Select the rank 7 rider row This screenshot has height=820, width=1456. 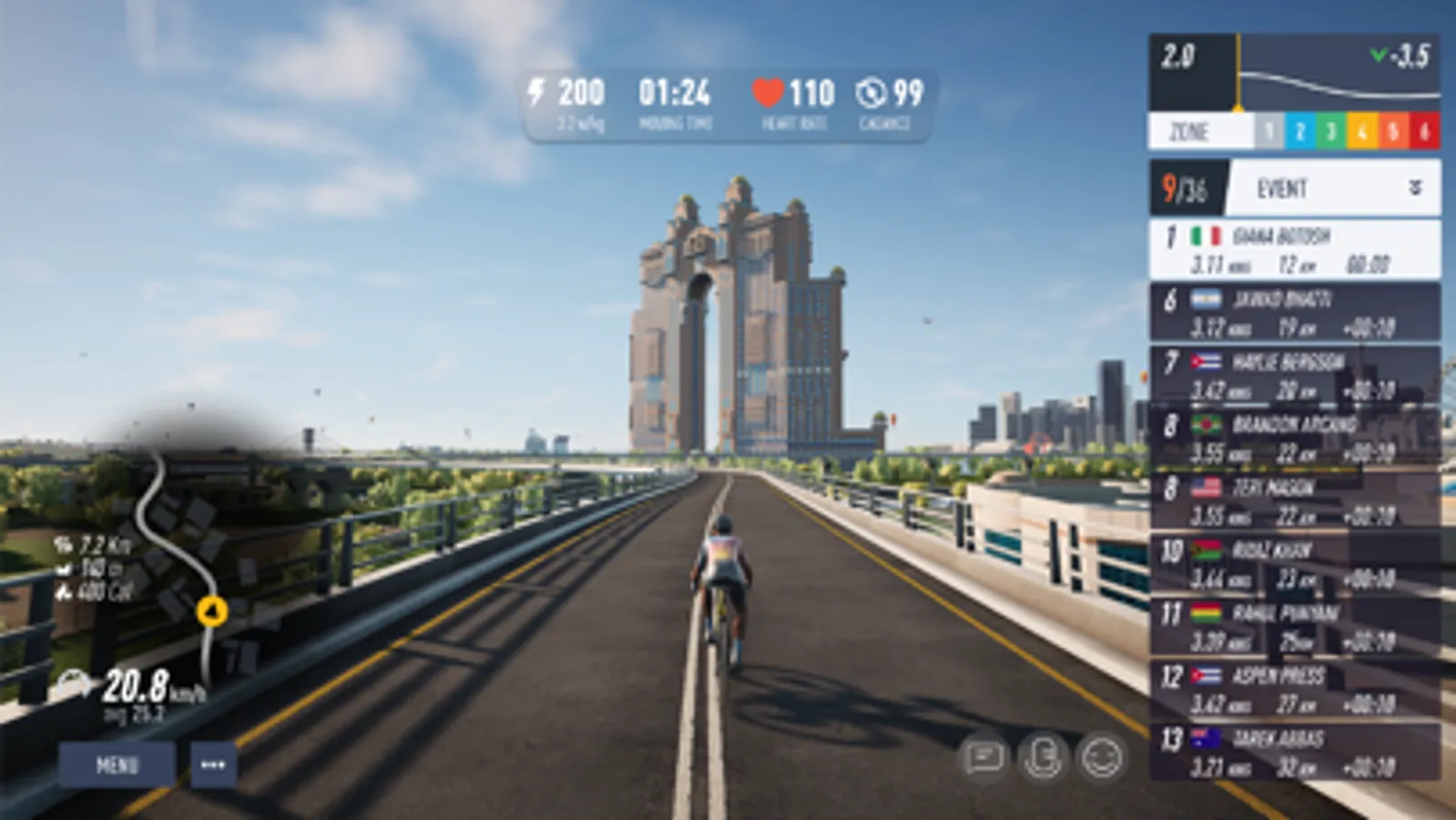tap(1294, 375)
